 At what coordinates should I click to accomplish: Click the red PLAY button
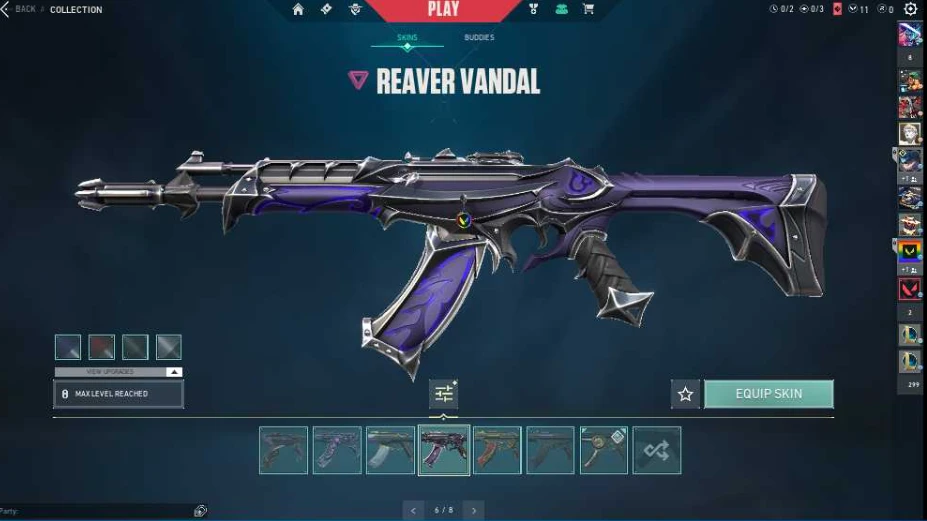coord(443,10)
